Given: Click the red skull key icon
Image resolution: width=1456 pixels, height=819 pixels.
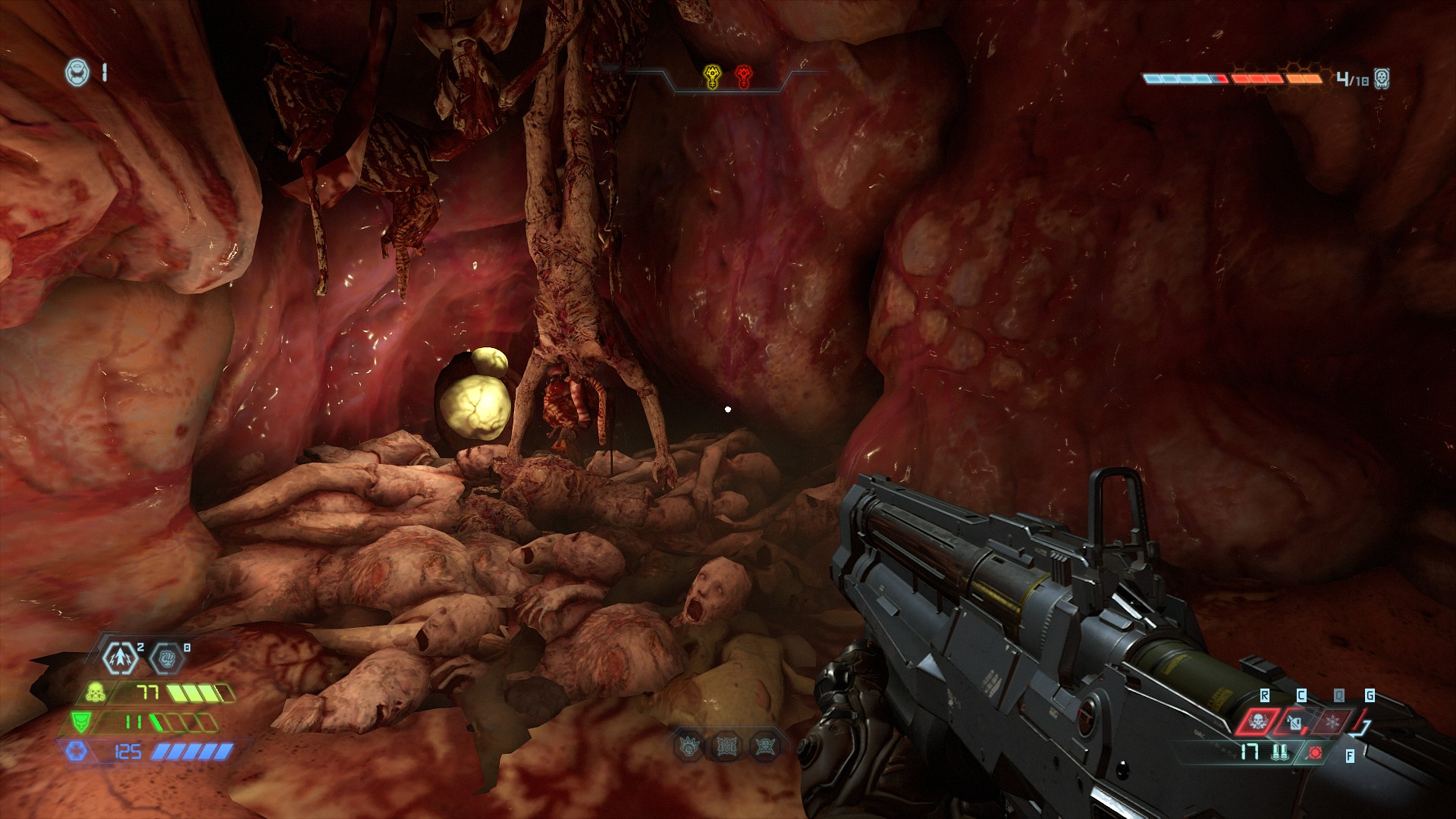Looking at the screenshot, I should coord(743,77).
